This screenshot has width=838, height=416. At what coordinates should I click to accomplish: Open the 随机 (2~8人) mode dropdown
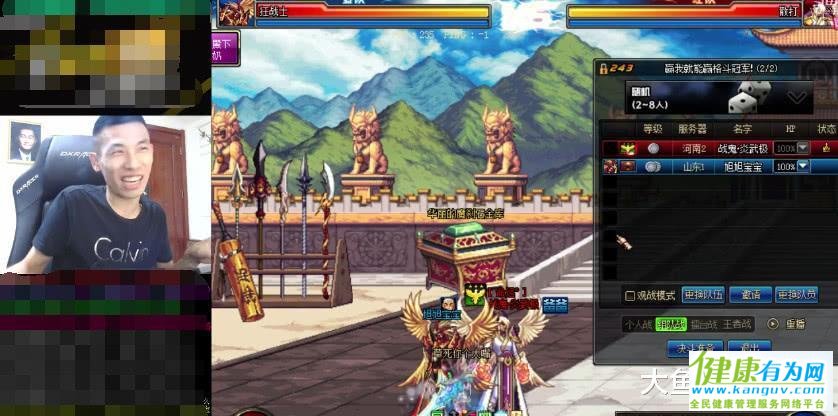[797, 97]
